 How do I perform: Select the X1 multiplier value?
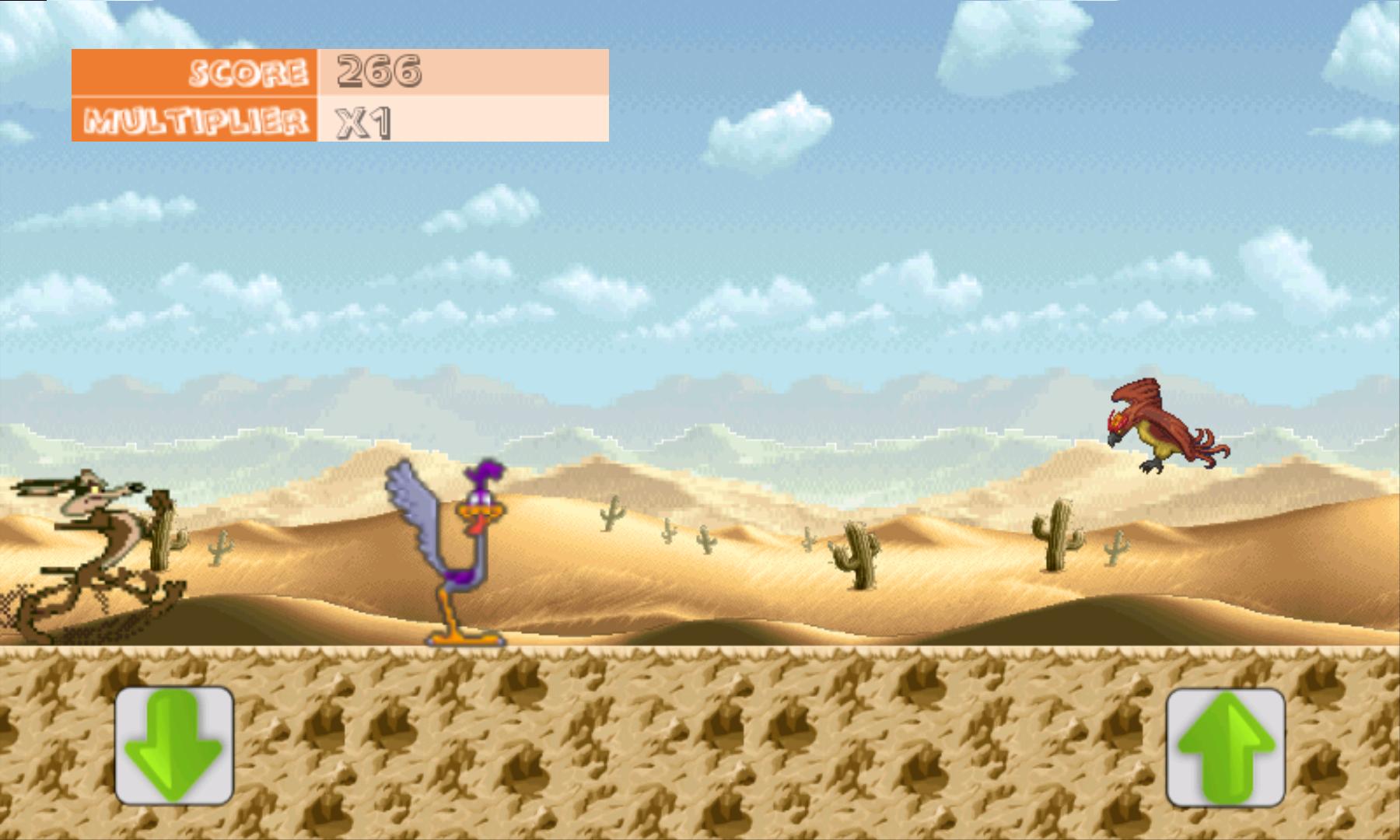360,123
